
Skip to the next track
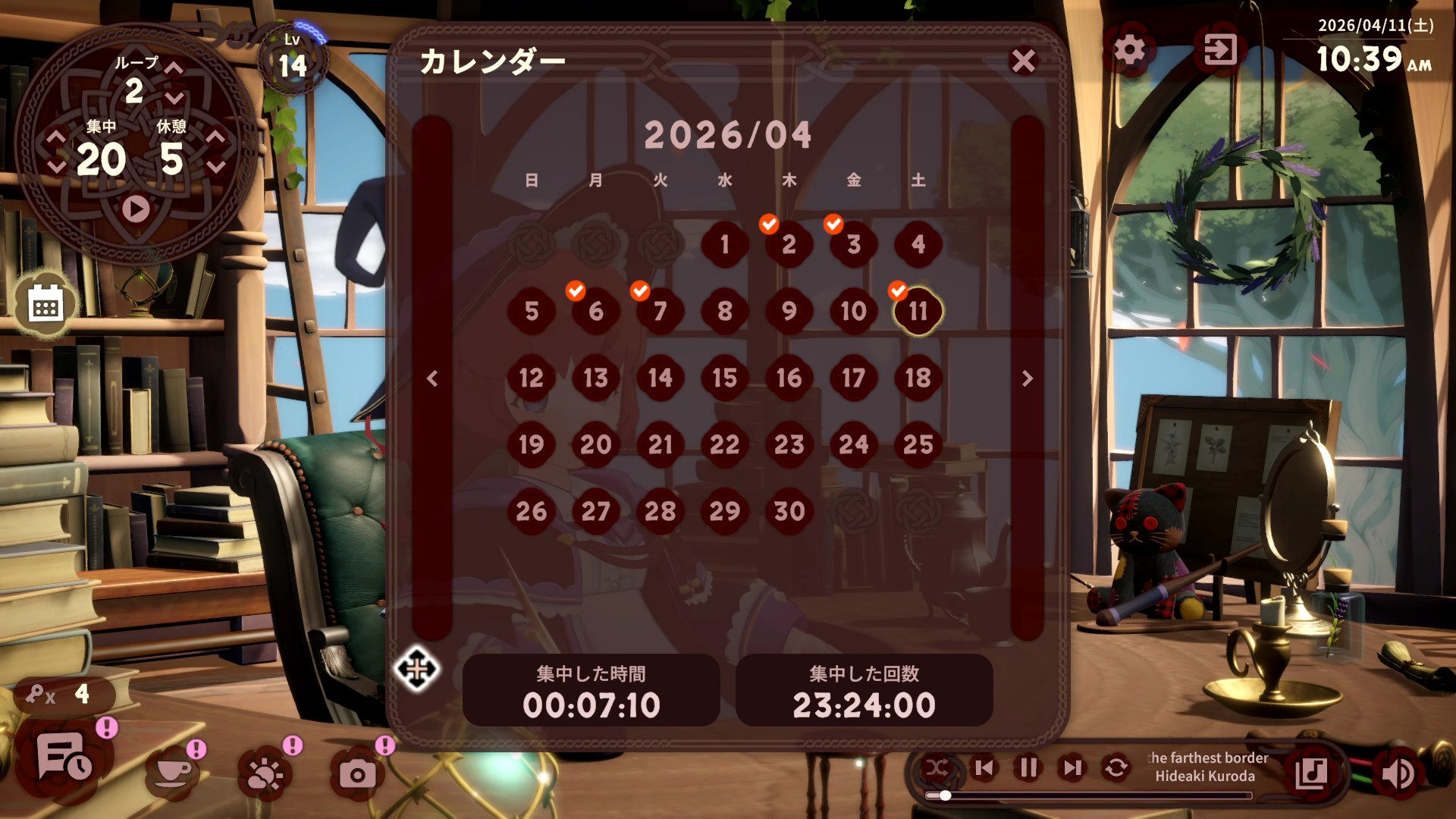1072,768
